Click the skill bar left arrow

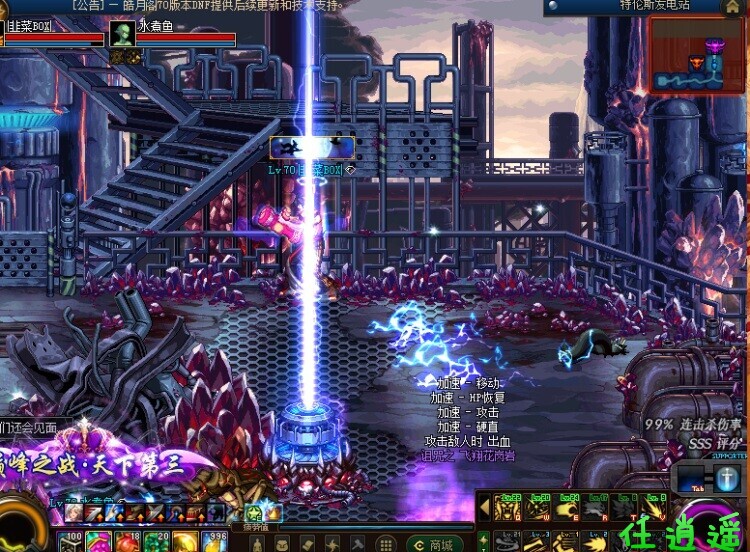coord(482,509)
